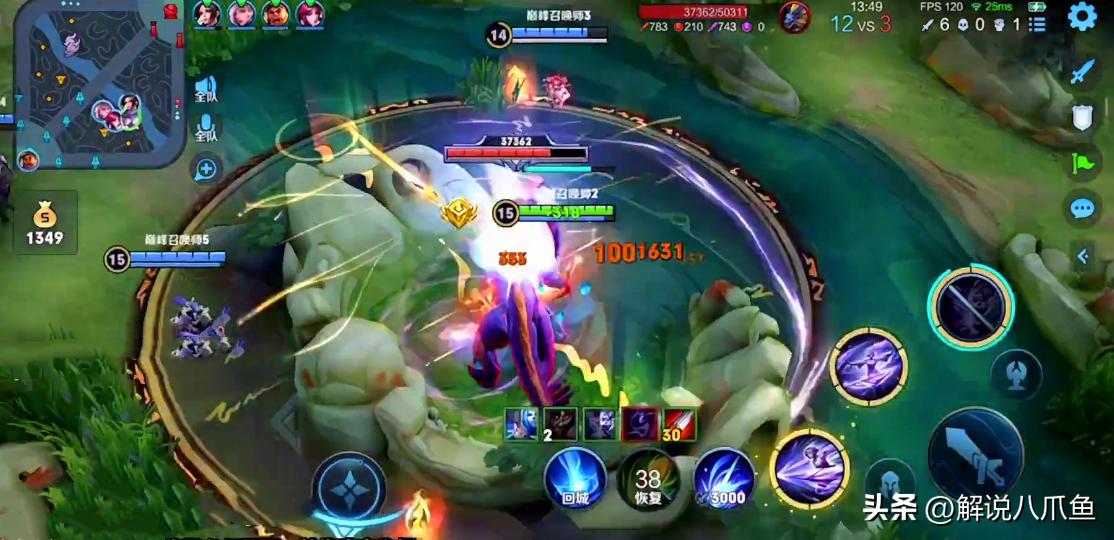Toggle the team speaker button
Image resolution: width=1114 pixels, height=540 pixels.
(x=206, y=89)
